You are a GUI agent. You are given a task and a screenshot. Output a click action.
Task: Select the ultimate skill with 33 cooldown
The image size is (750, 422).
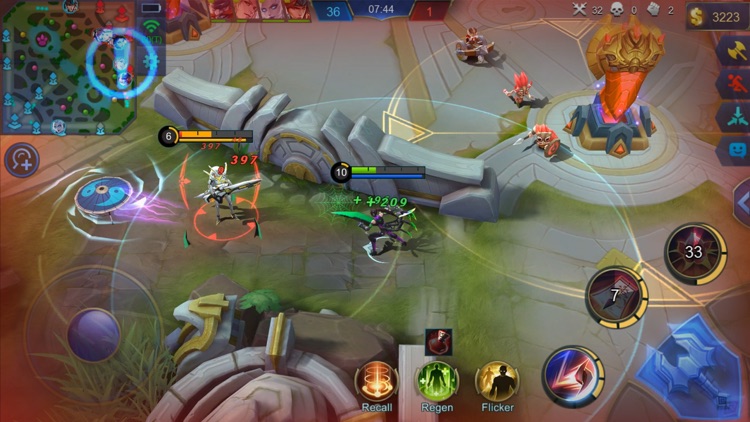(x=695, y=252)
